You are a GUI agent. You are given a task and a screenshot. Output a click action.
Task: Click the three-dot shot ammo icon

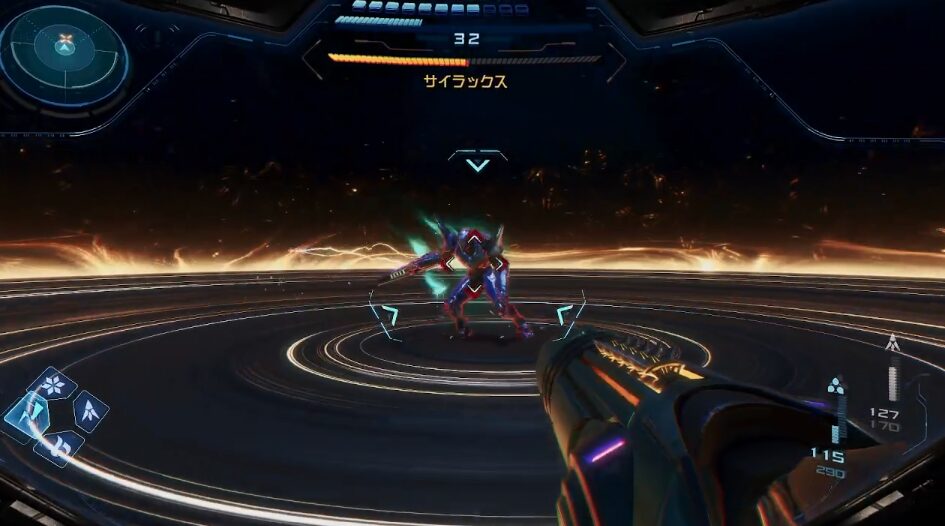(x=835, y=386)
